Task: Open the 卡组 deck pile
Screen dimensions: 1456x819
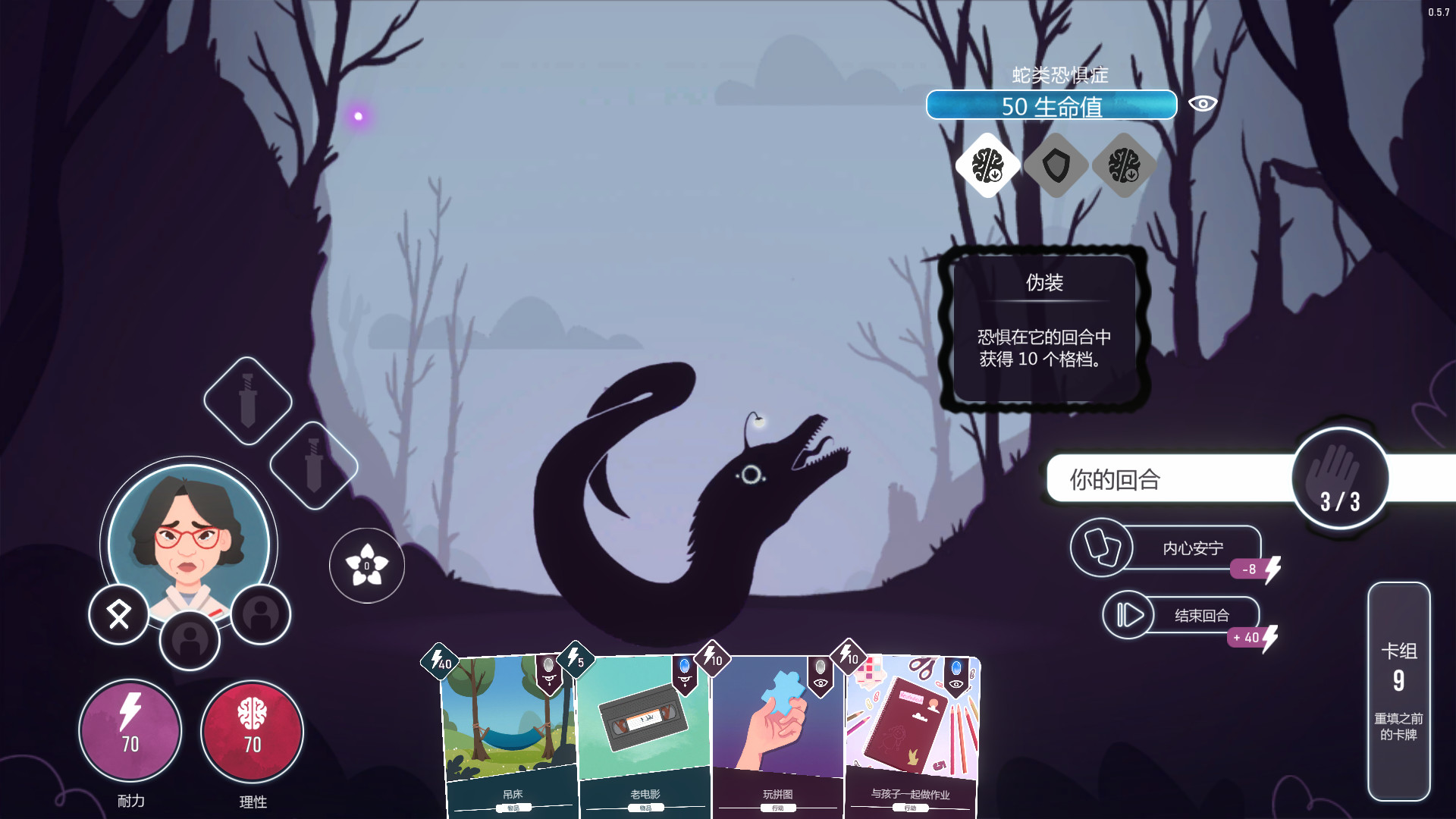Action: pos(1398,691)
